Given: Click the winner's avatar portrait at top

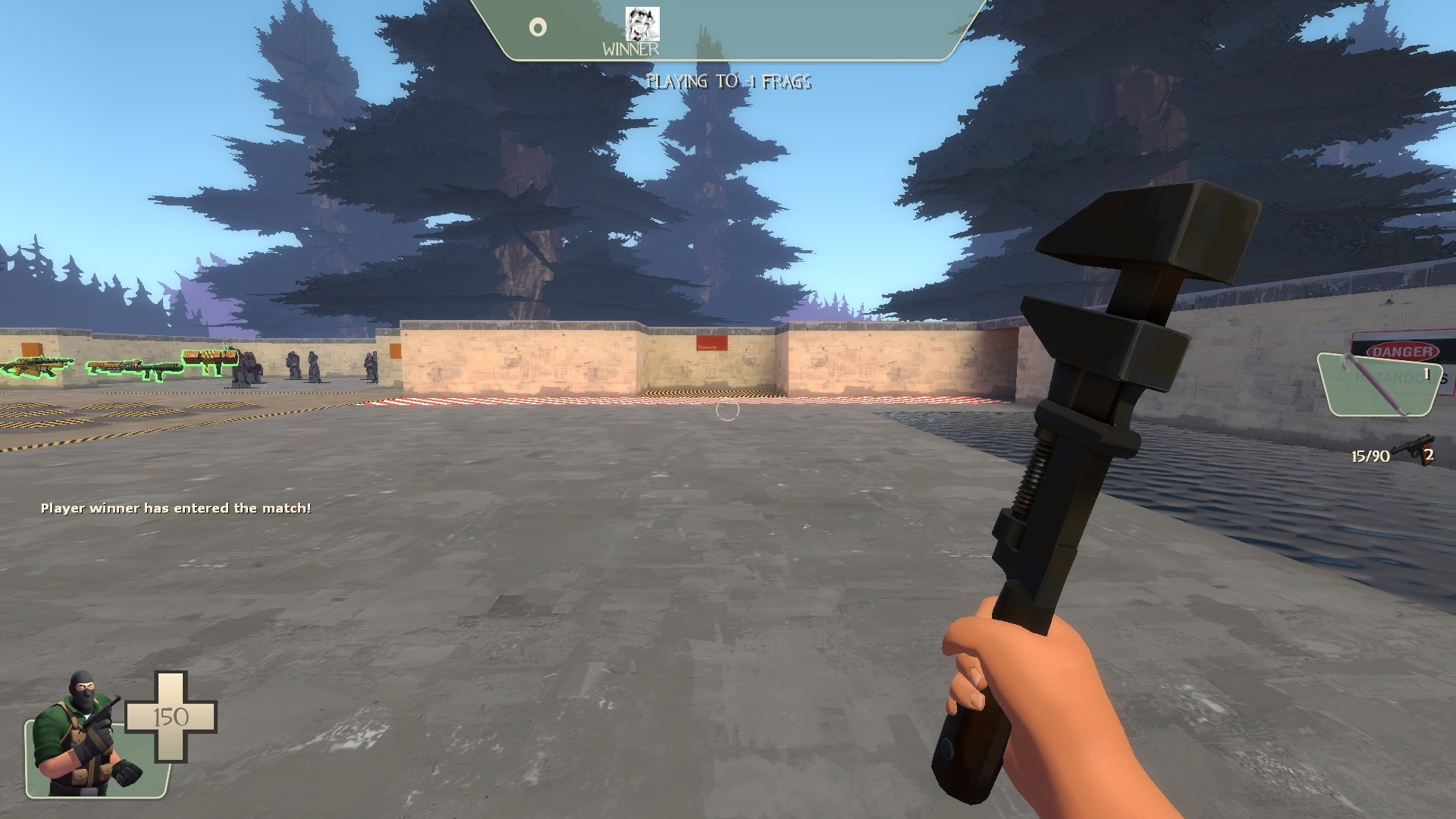Looking at the screenshot, I should click(643, 24).
